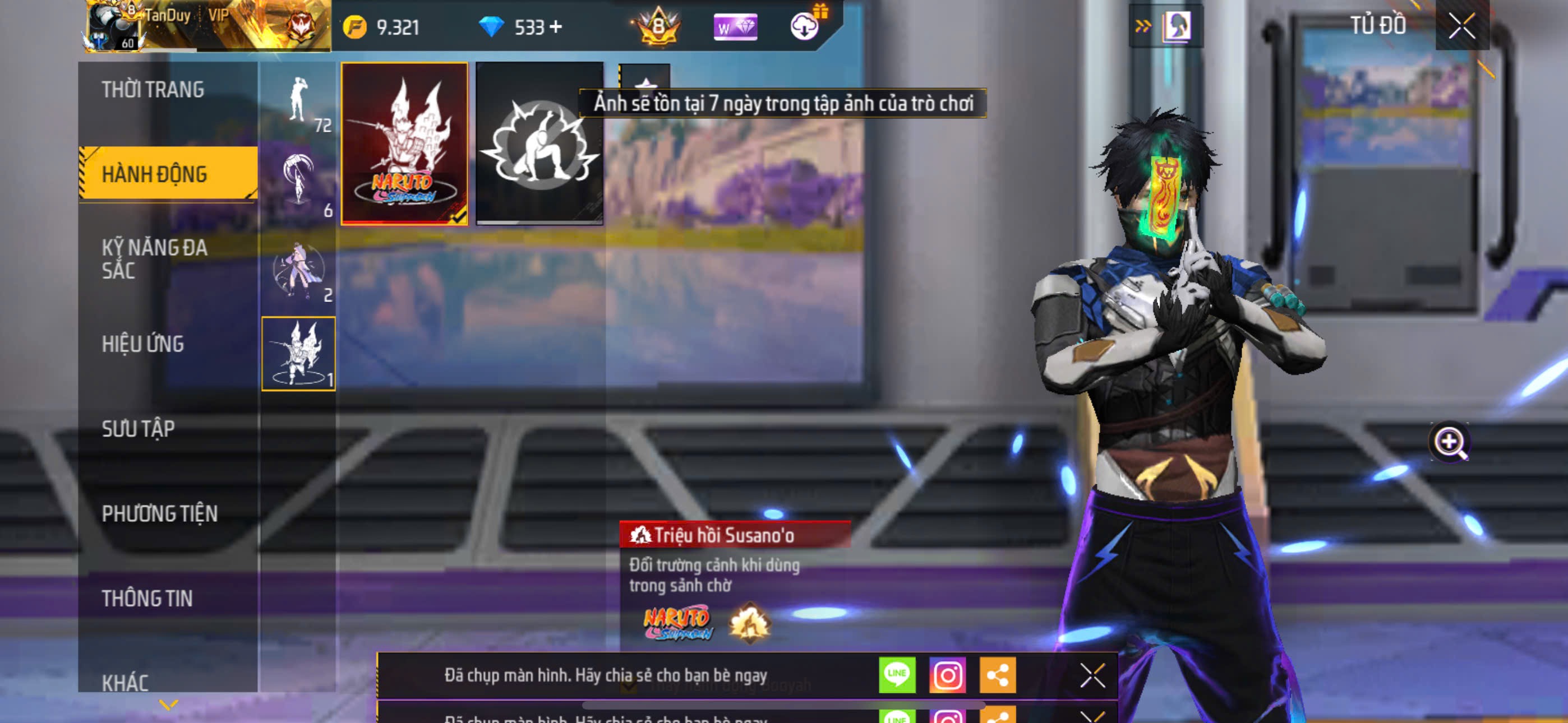Share the screenshot via LINE
This screenshot has width=1568, height=723.
pyautogui.click(x=897, y=674)
